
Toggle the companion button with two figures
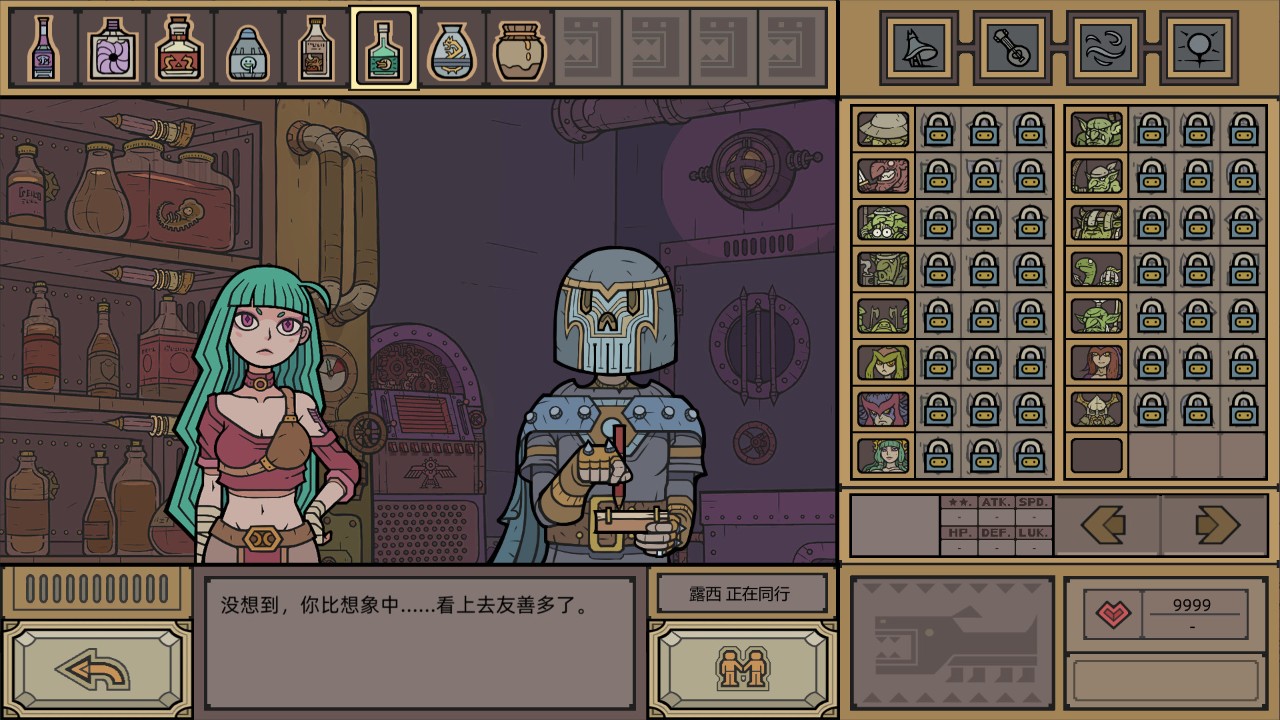741,668
